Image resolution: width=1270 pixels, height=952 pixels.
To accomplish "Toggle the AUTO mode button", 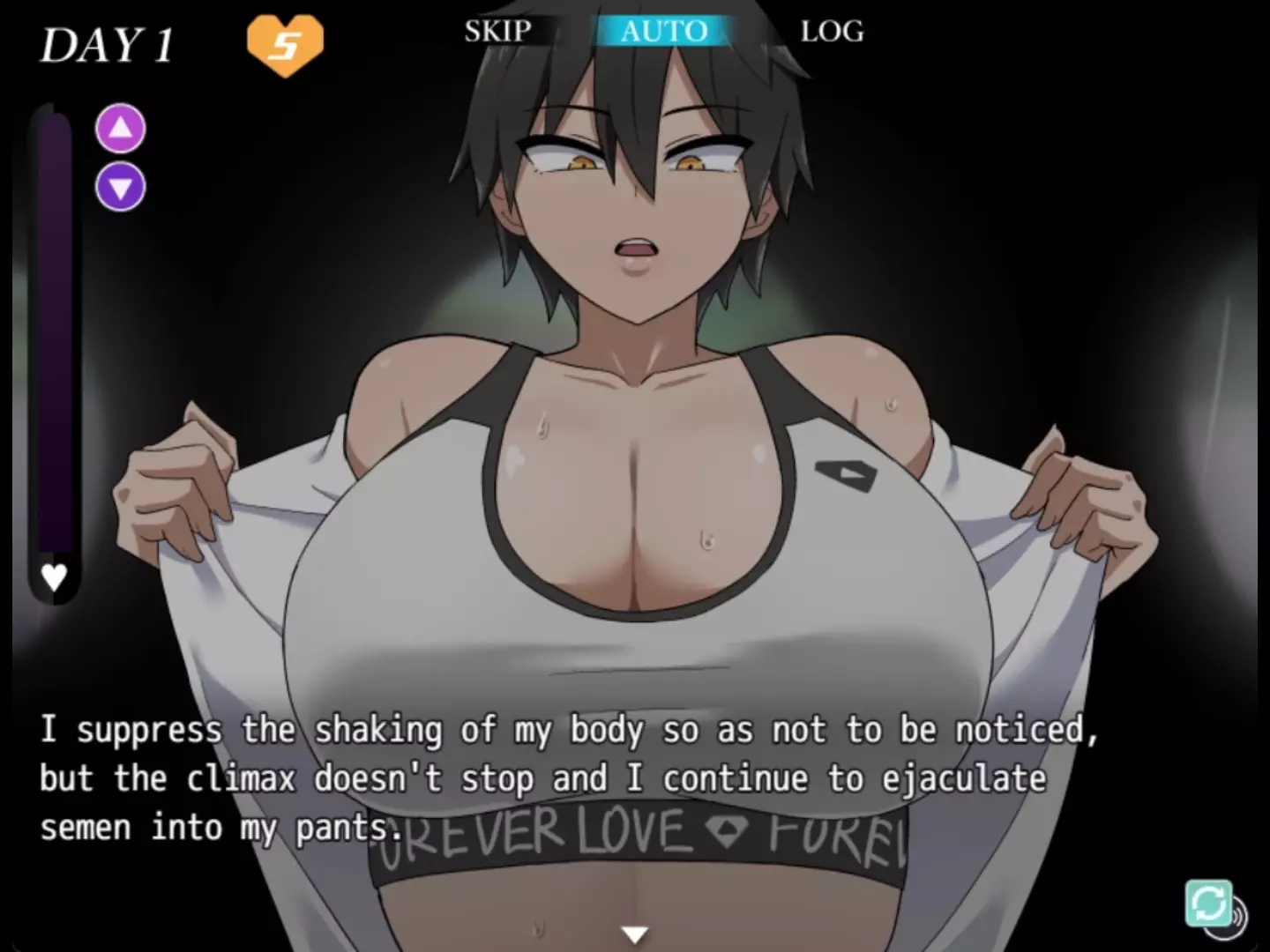I will coord(663,31).
